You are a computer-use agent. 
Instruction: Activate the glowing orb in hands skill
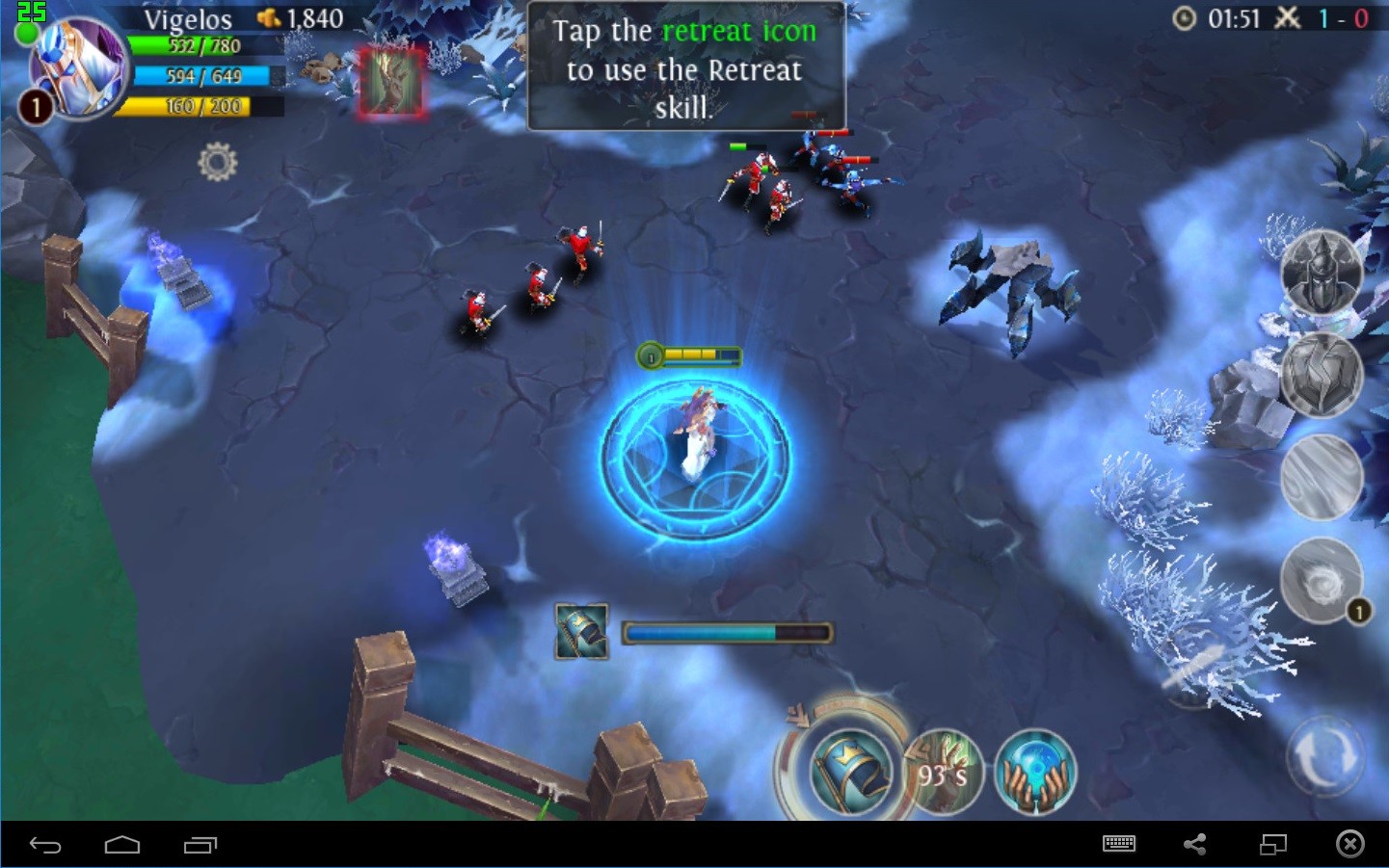(x=1034, y=774)
